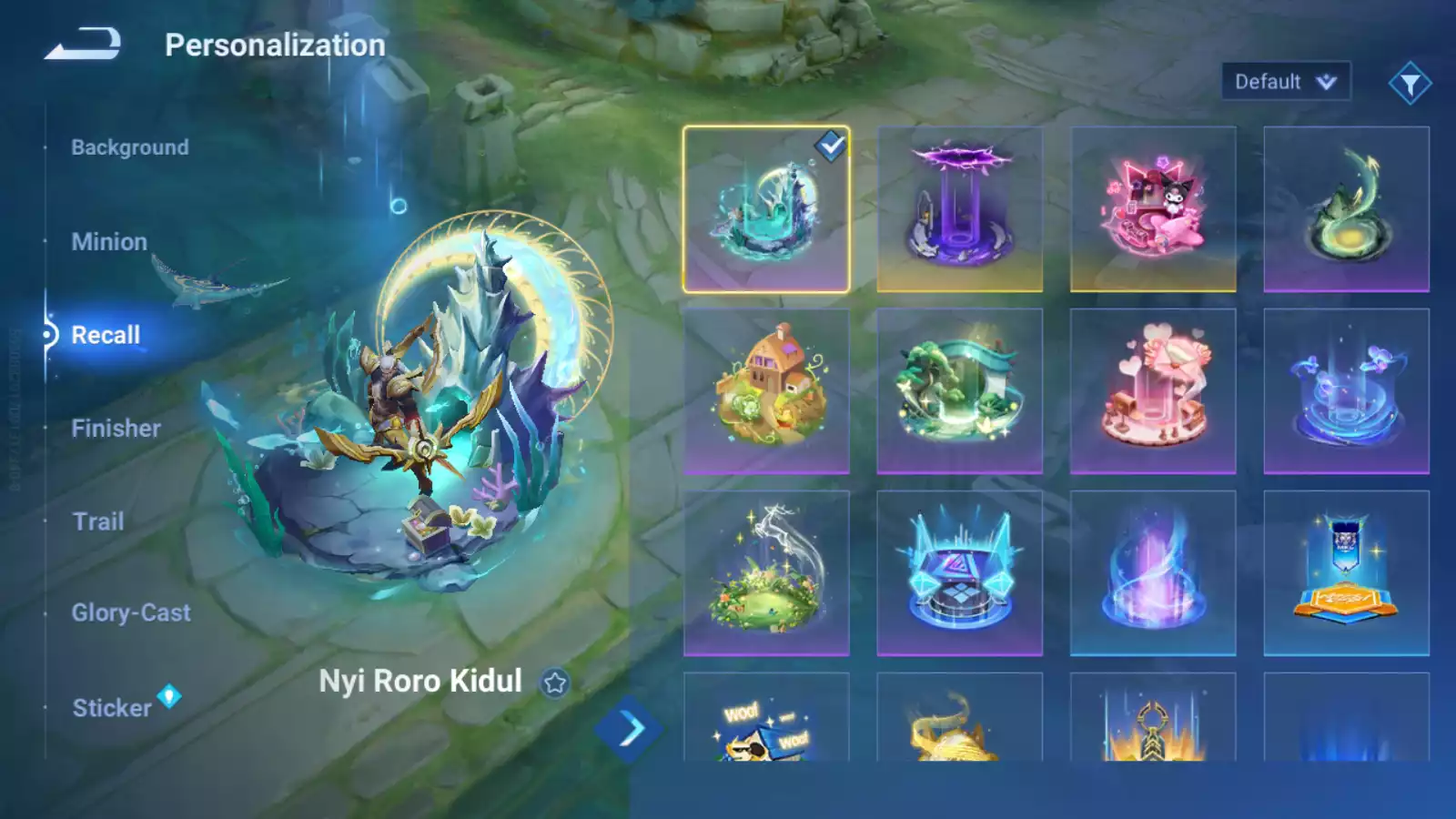Pick the pink Kuromi recall effect
Image resolution: width=1456 pixels, height=819 pixels.
(x=1153, y=209)
